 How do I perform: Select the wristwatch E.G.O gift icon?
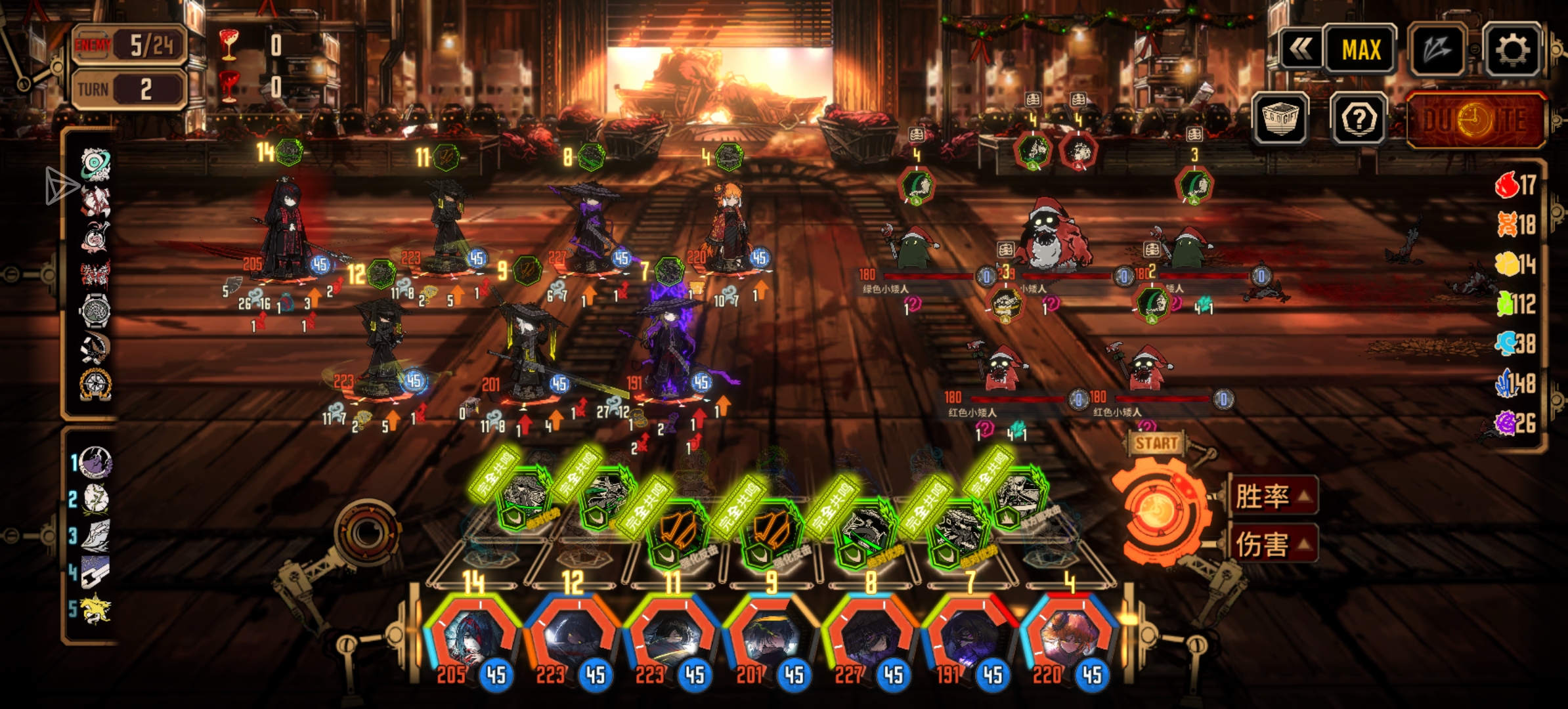pos(96,309)
